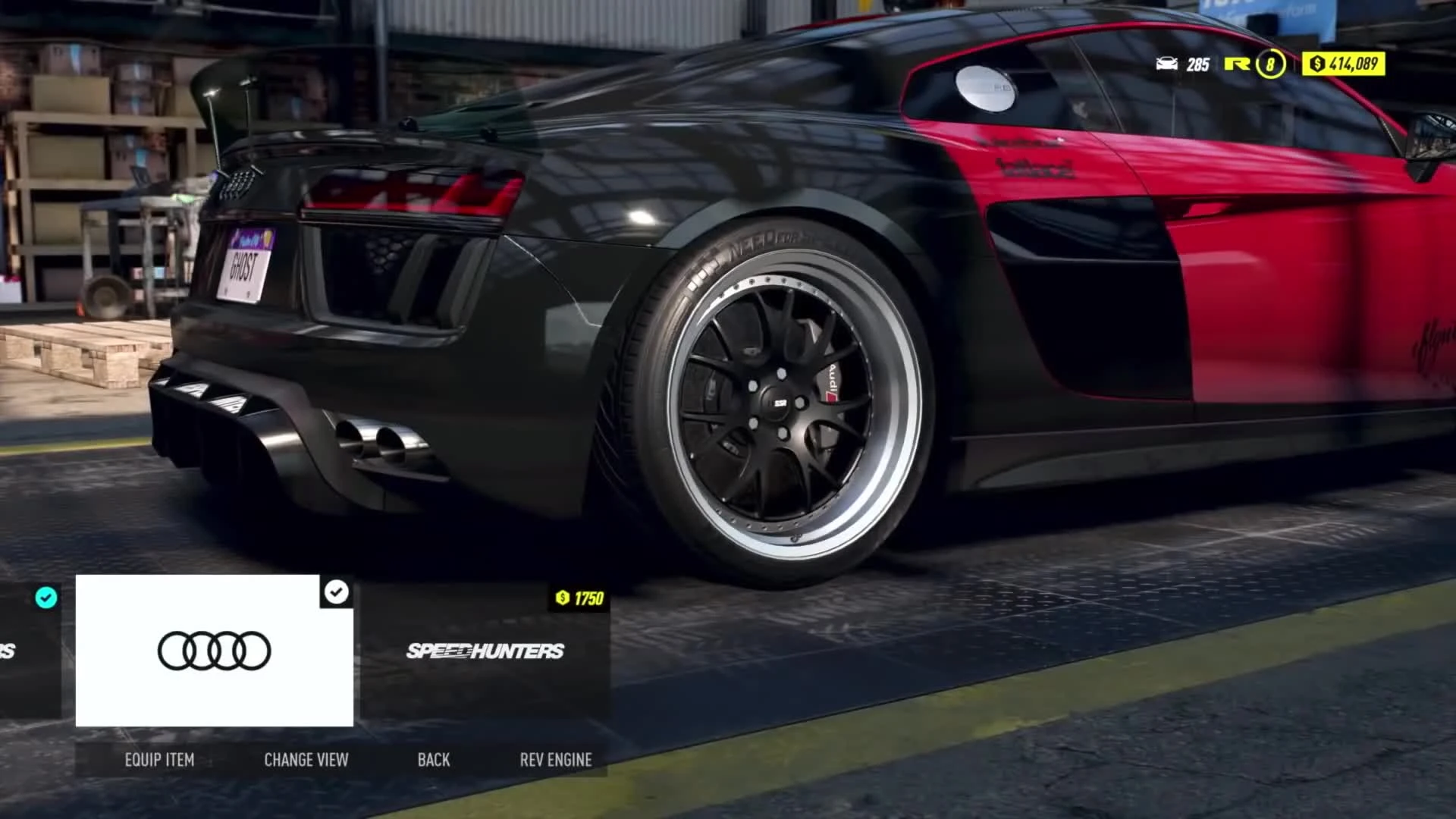Click BACK to exit the badge menu
The width and height of the screenshot is (1456, 819).
tap(434, 759)
